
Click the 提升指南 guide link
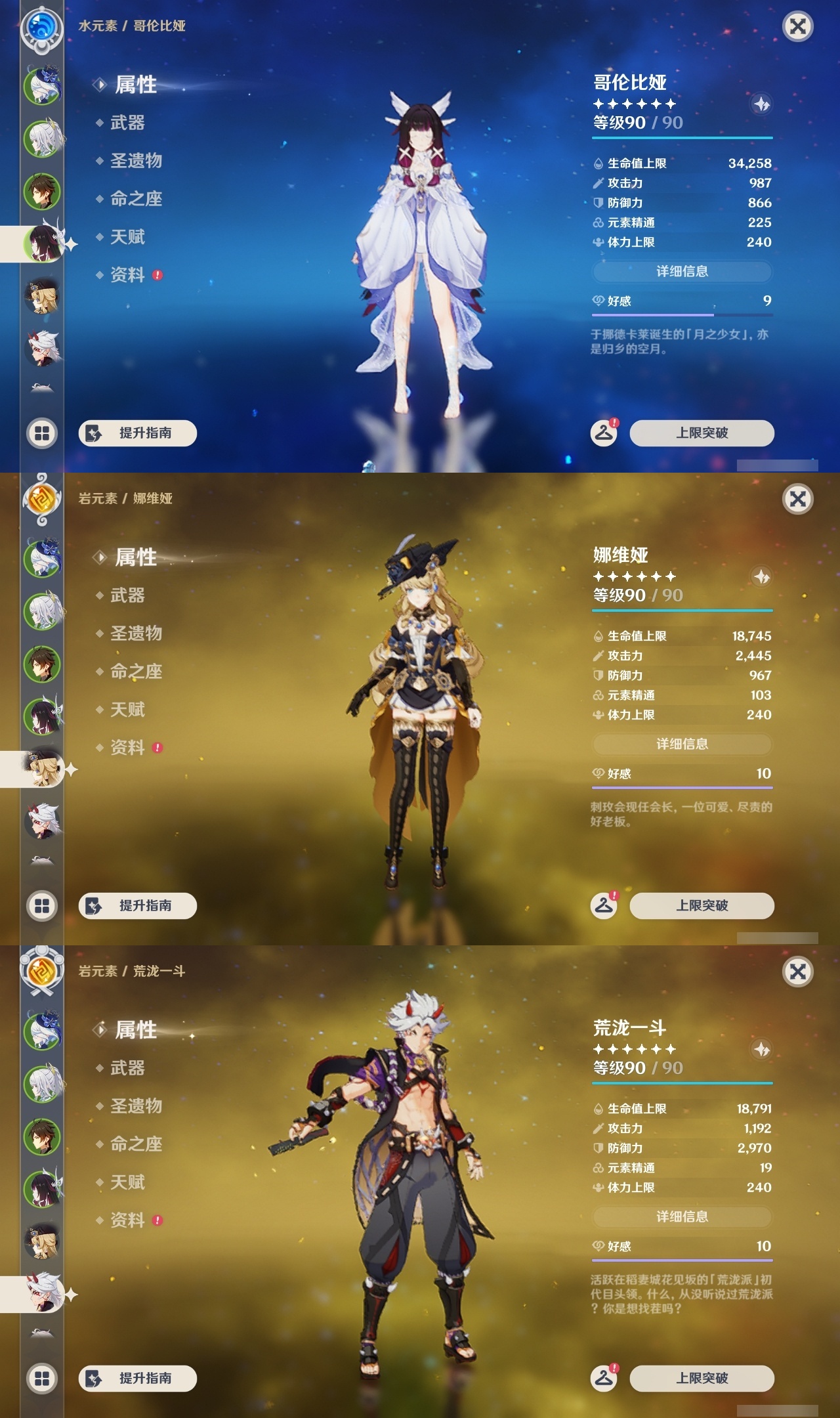(x=137, y=434)
